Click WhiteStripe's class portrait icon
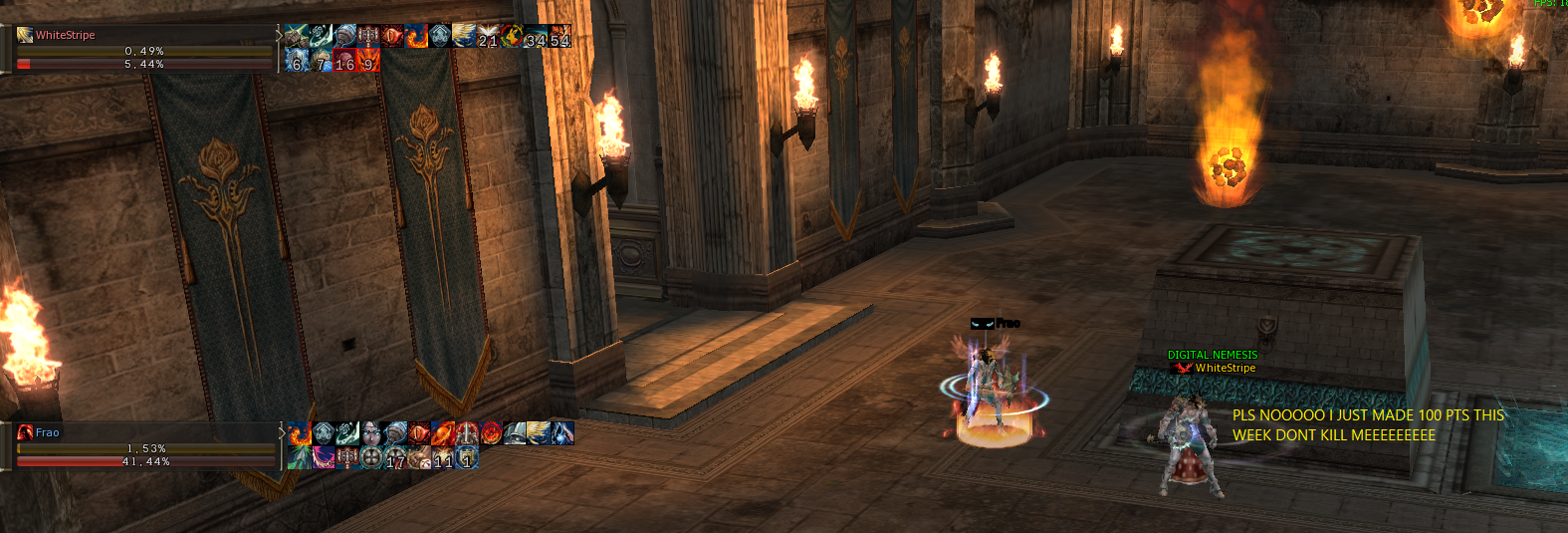1568x533 pixels. pos(25,35)
